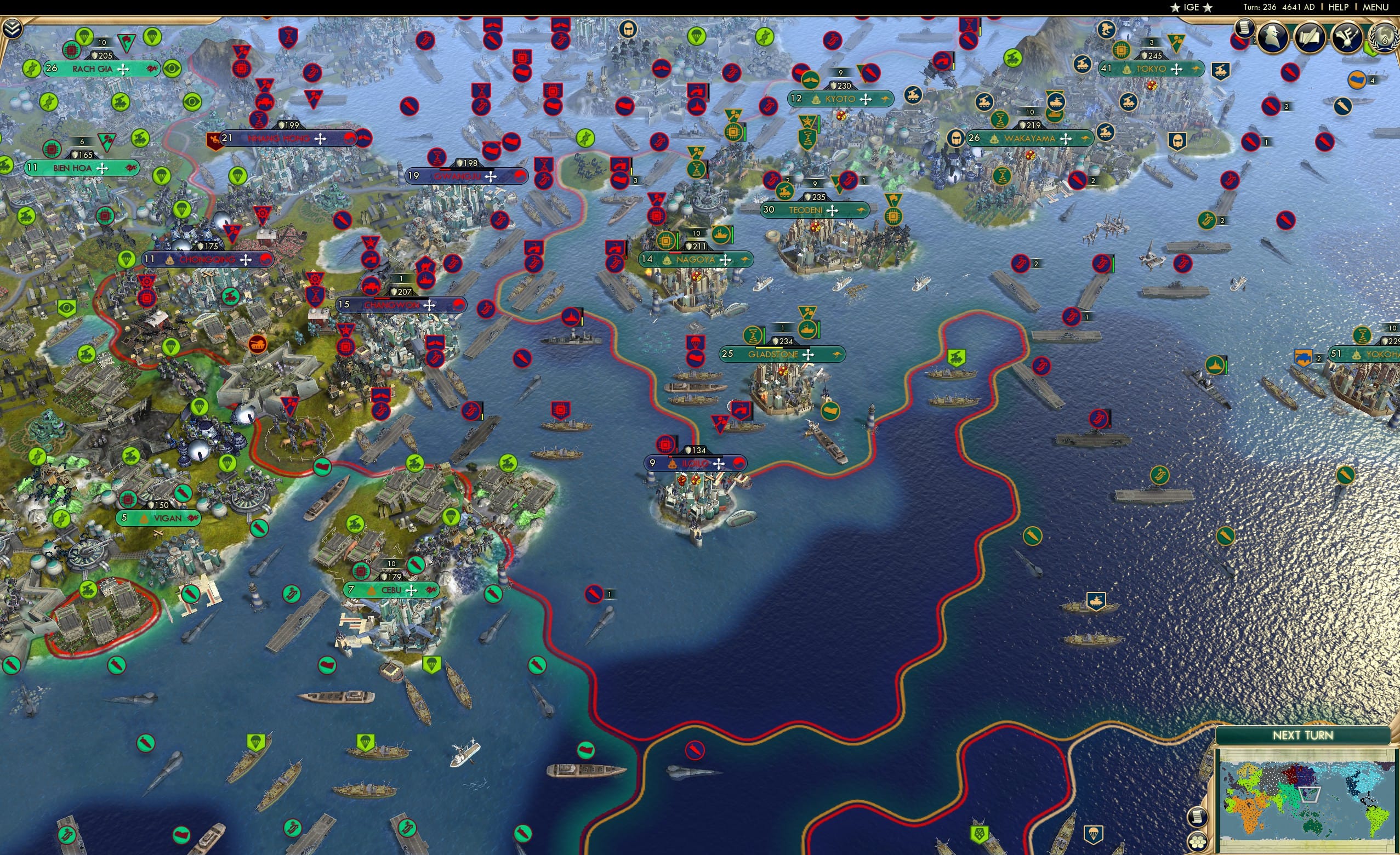Open the game MENU
The image size is (1400, 855).
(1375, 7)
